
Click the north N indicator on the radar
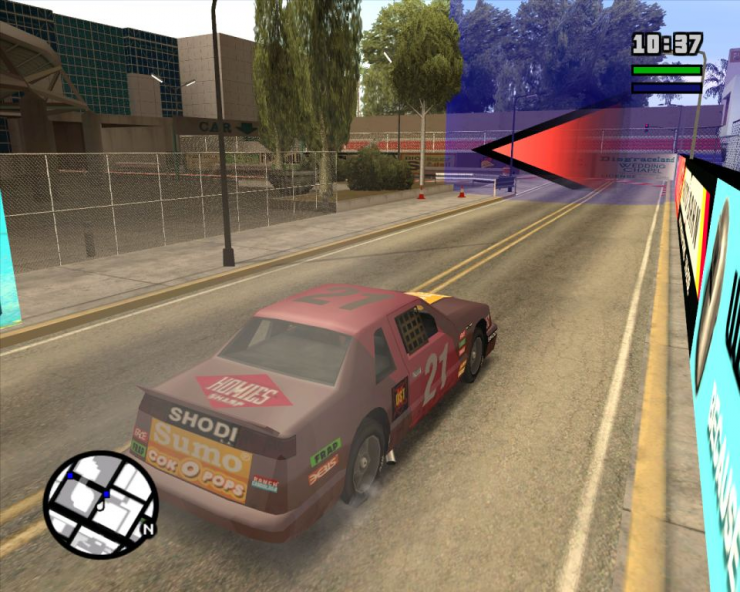(148, 529)
